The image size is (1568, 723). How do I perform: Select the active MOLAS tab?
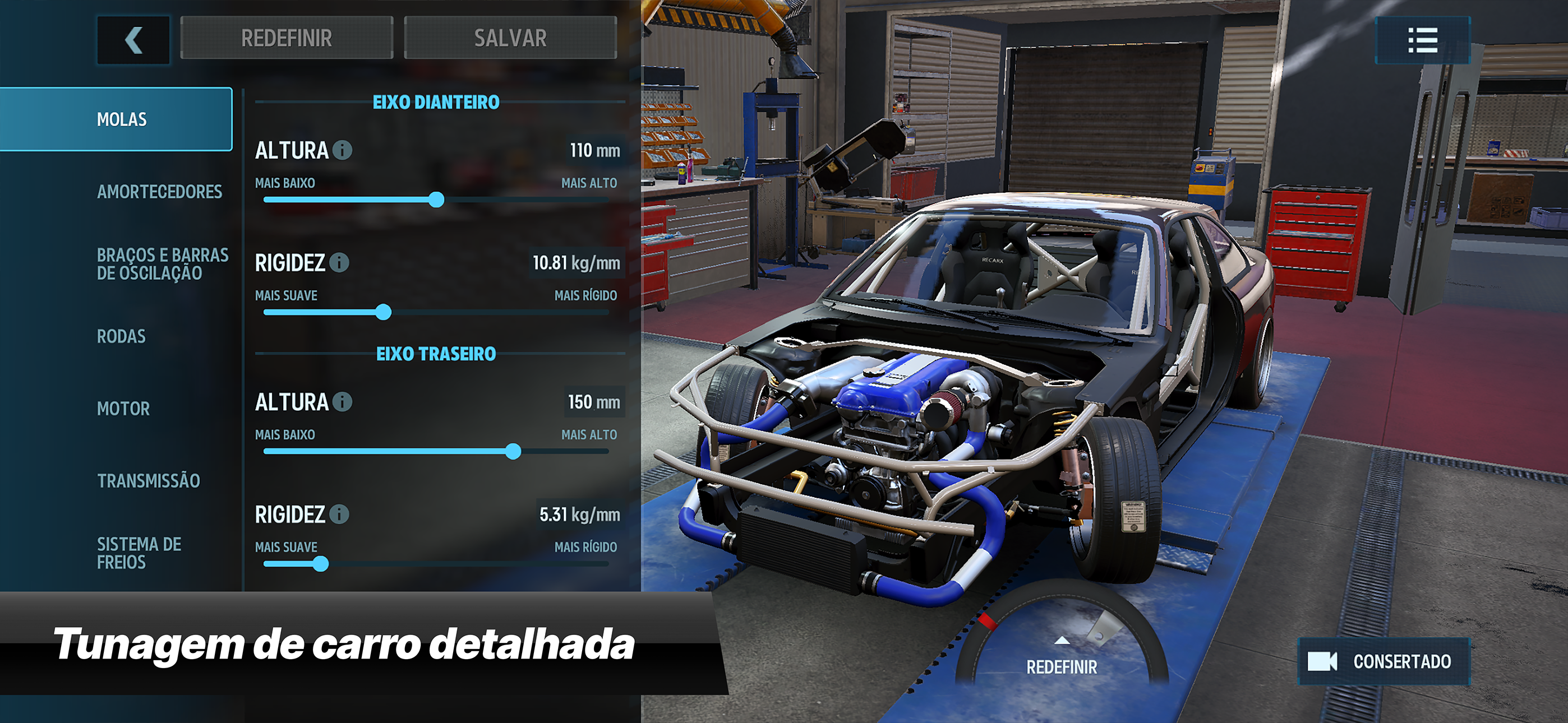click(121, 119)
